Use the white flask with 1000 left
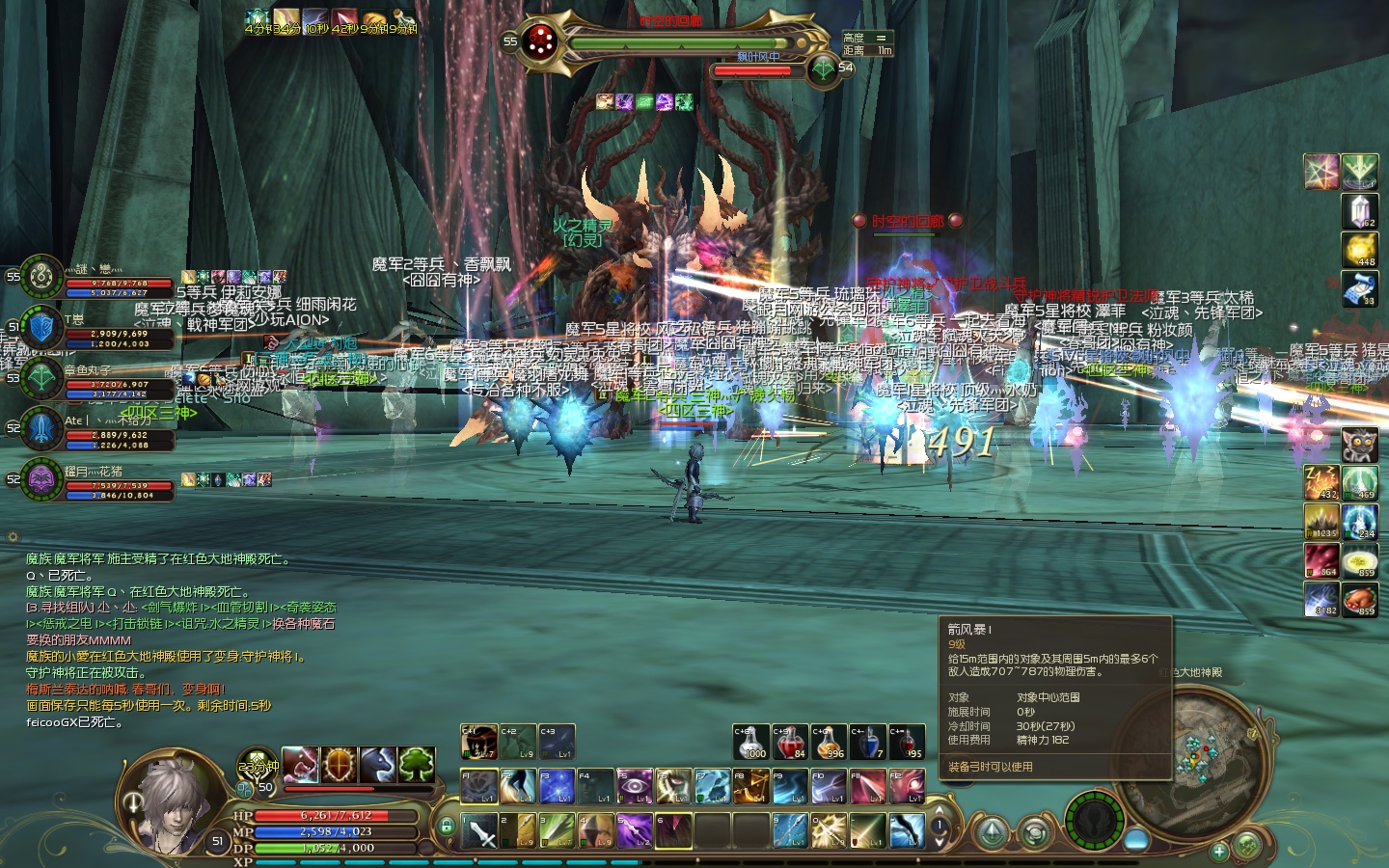The image size is (1389, 868). click(x=750, y=742)
